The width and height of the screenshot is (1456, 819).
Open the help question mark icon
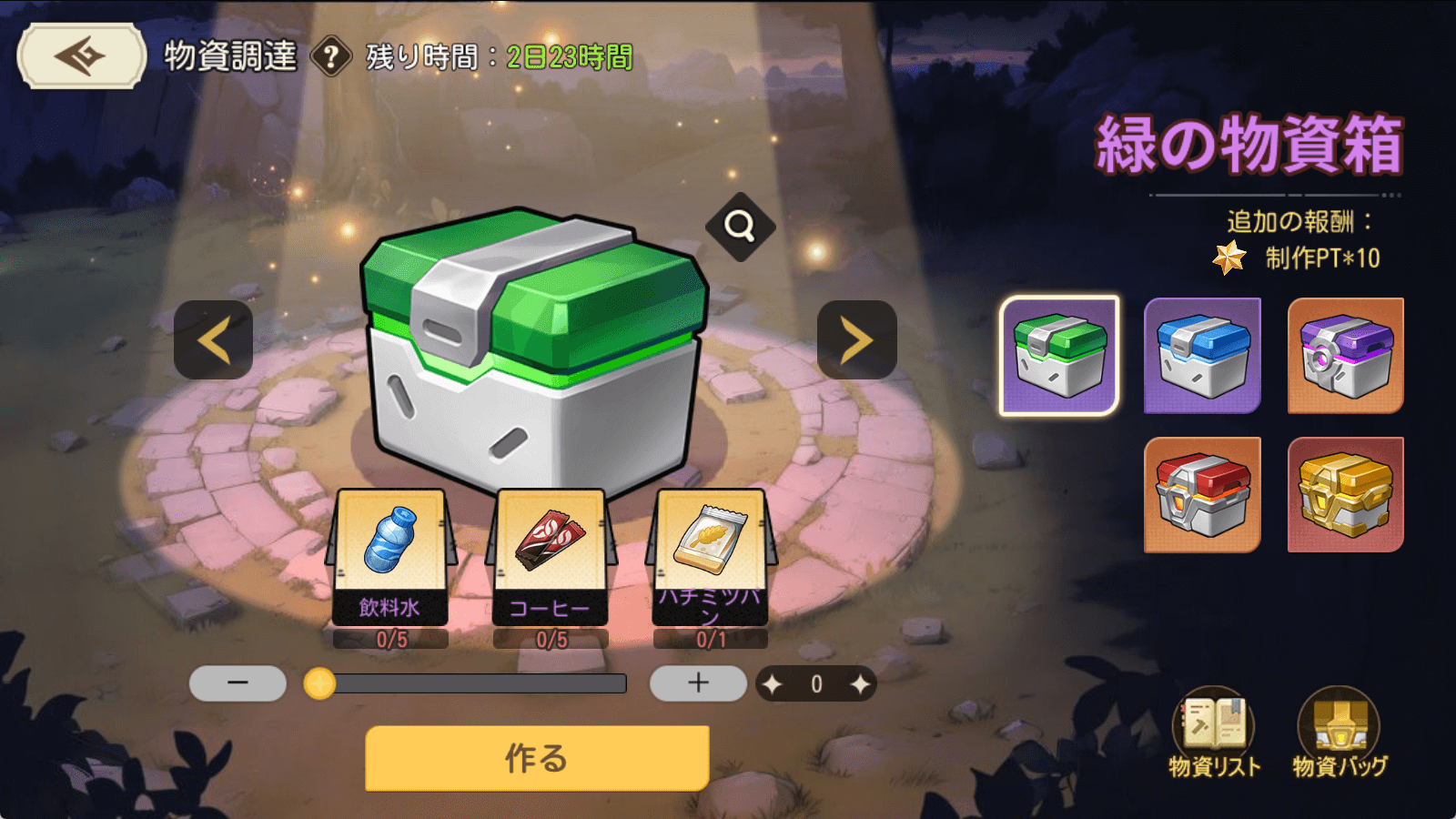pyautogui.click(x=331, y=57)
